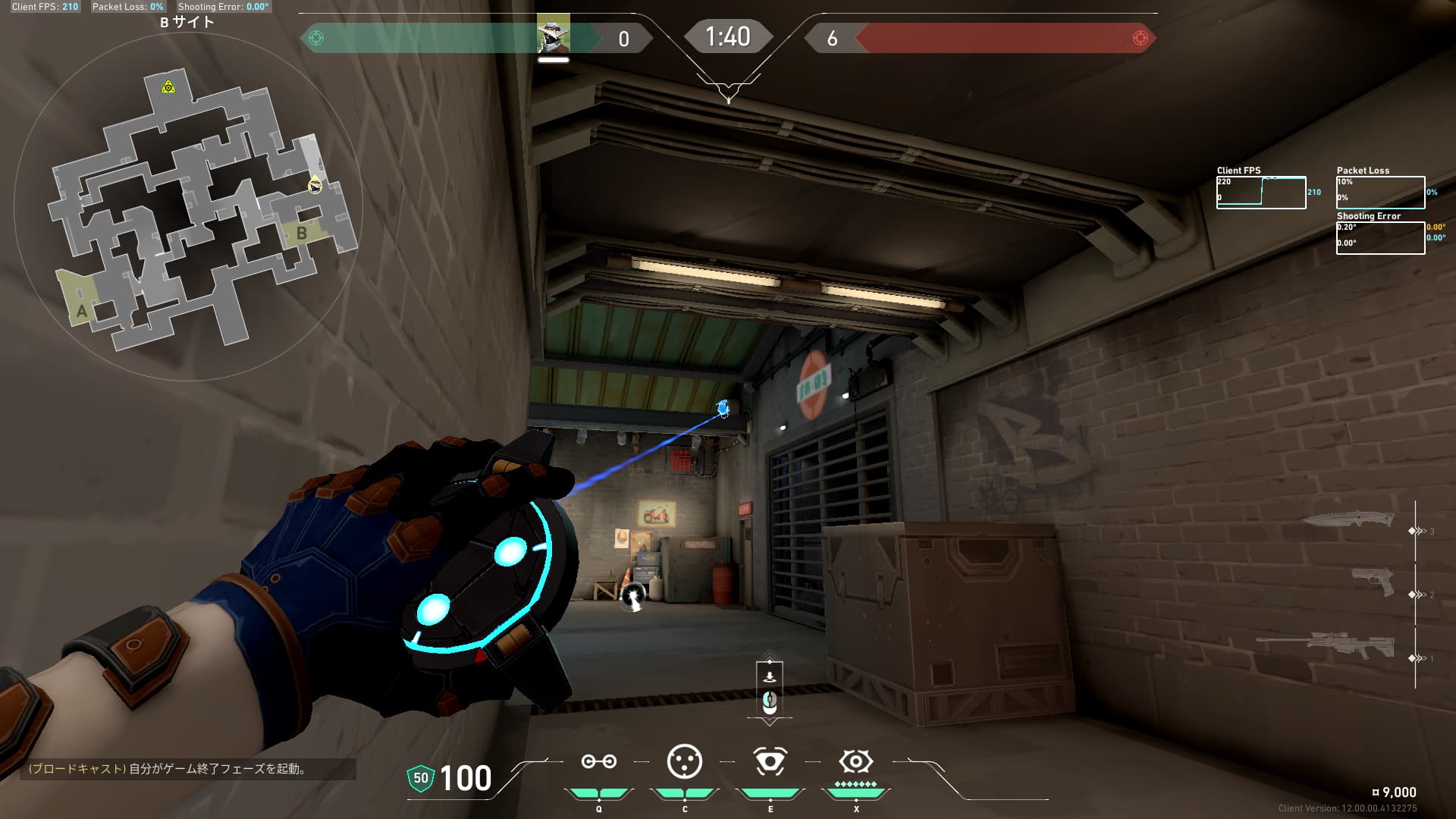Click the circular minimap
Screen dimensions: 1456x819
pyautogui.click(x=188, y=206)
